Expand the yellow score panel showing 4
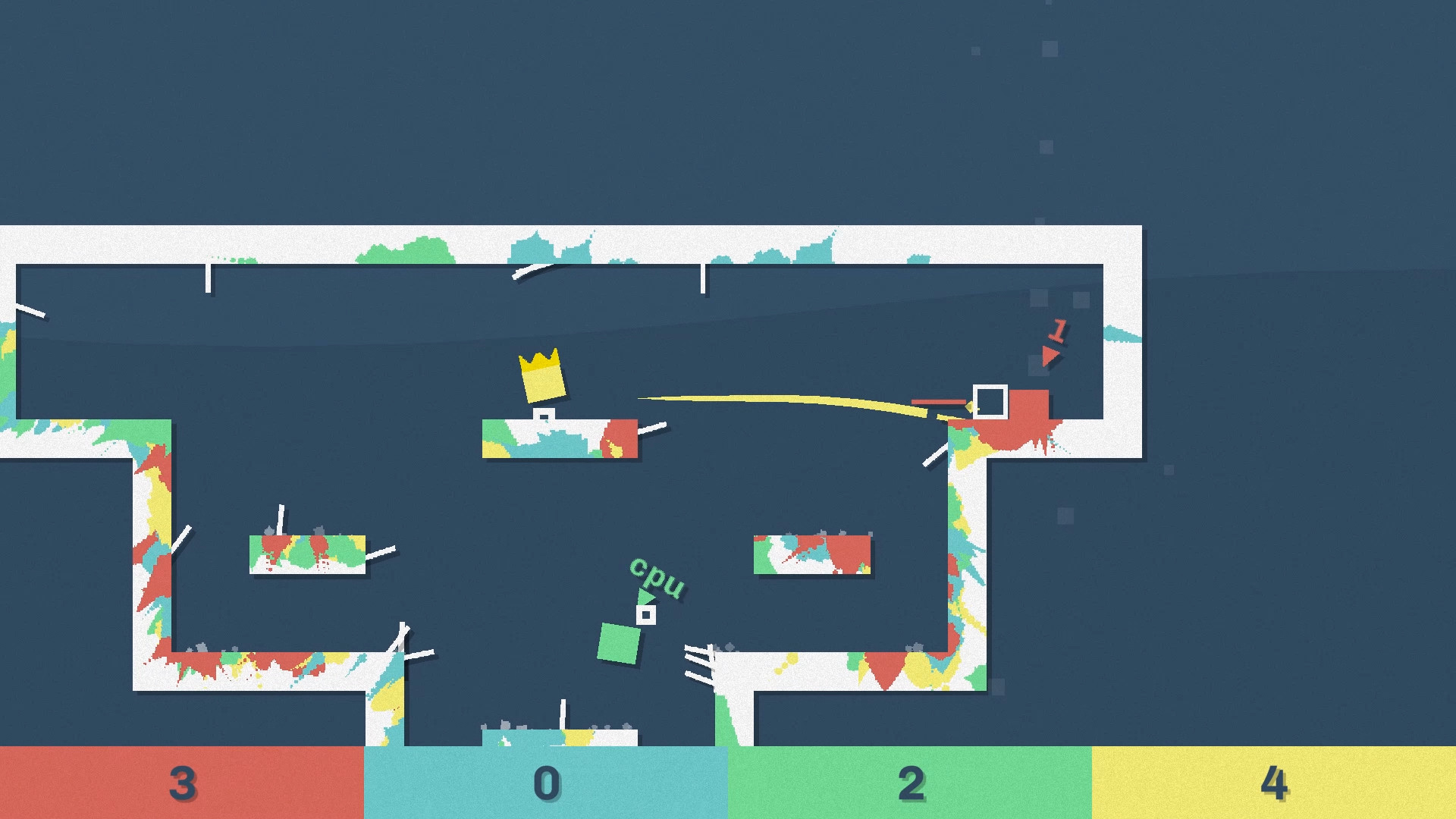 [1274, 783]
